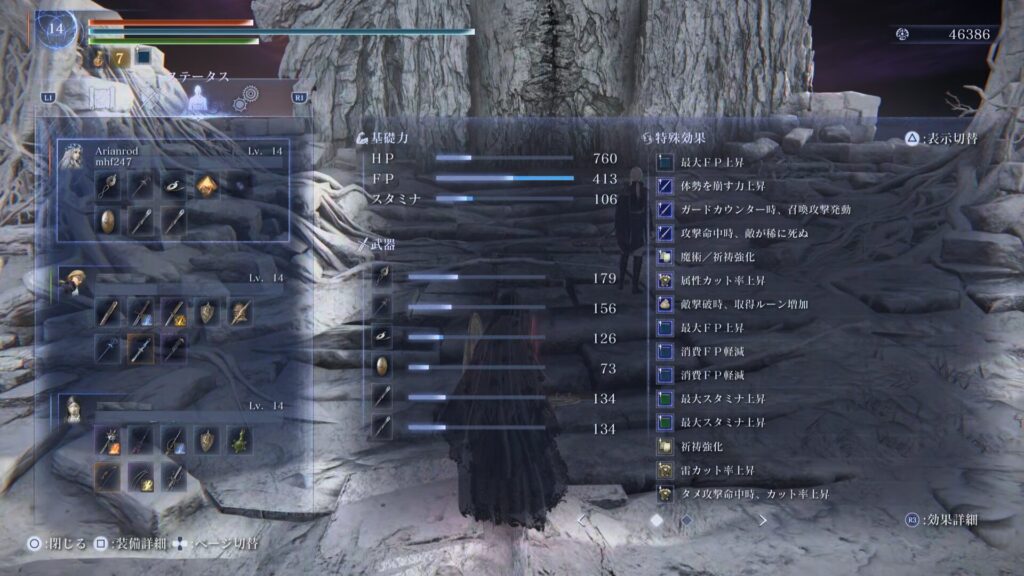Choose the golden gem item in Arianrod's equipment

tap(205, 186)
